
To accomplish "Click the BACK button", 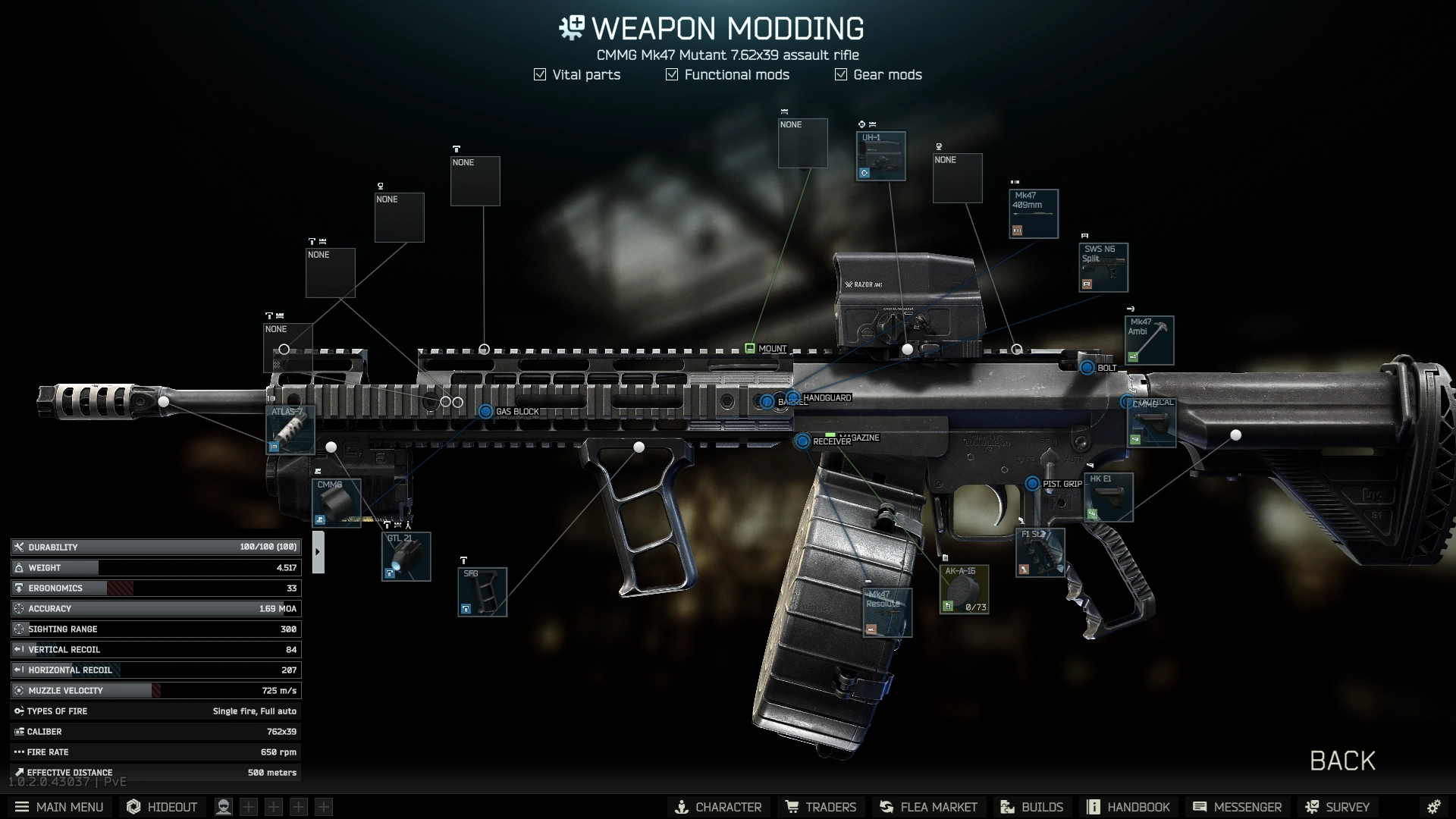I will coord(1342,761).
